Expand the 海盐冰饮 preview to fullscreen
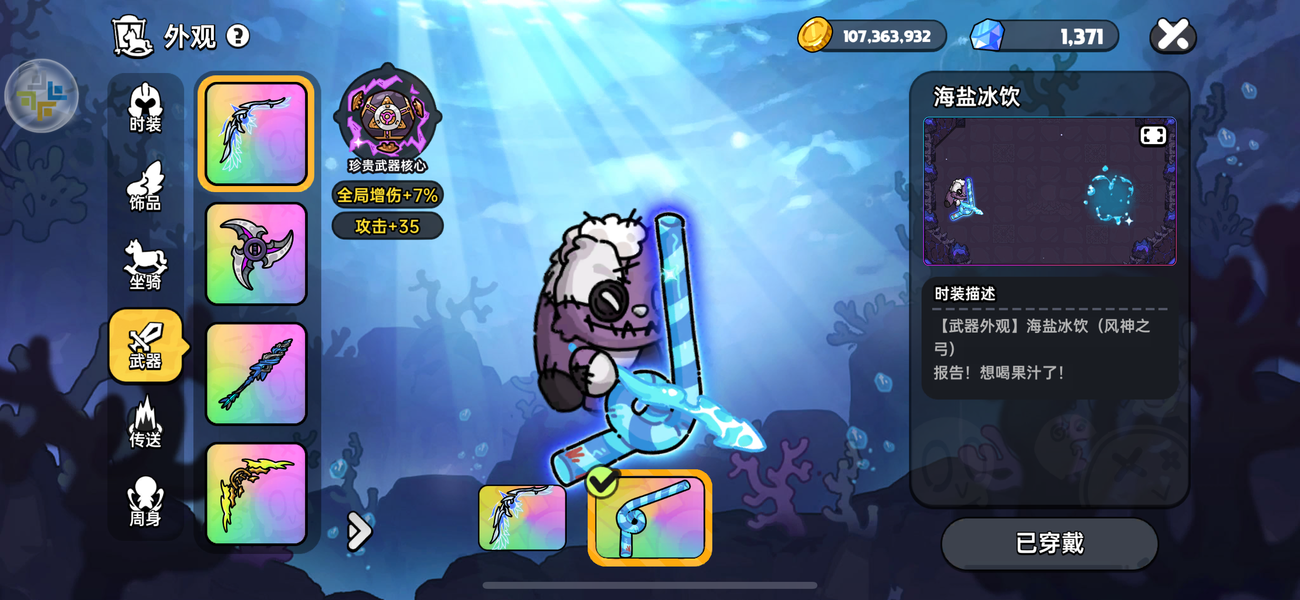 [1153, 136]
